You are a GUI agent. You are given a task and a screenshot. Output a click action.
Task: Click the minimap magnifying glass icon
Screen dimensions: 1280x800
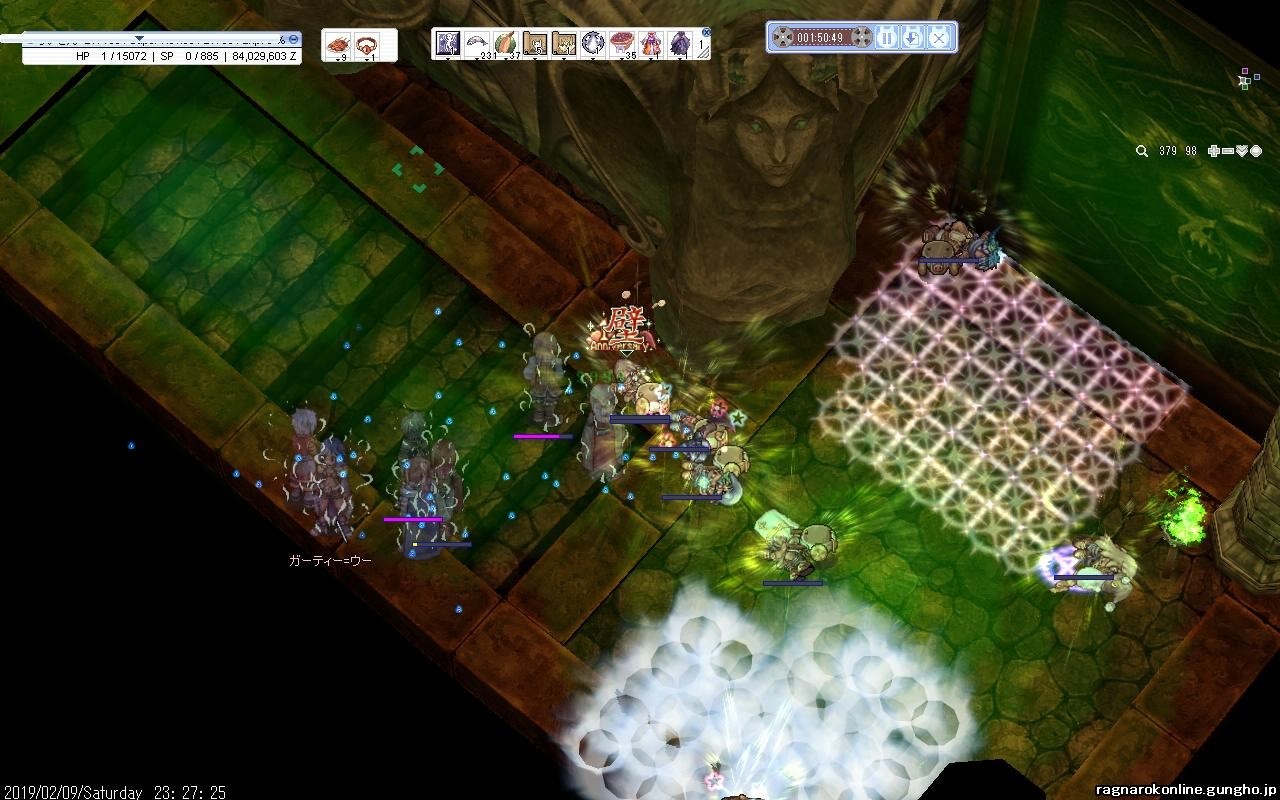click(x=1142, y=151)
